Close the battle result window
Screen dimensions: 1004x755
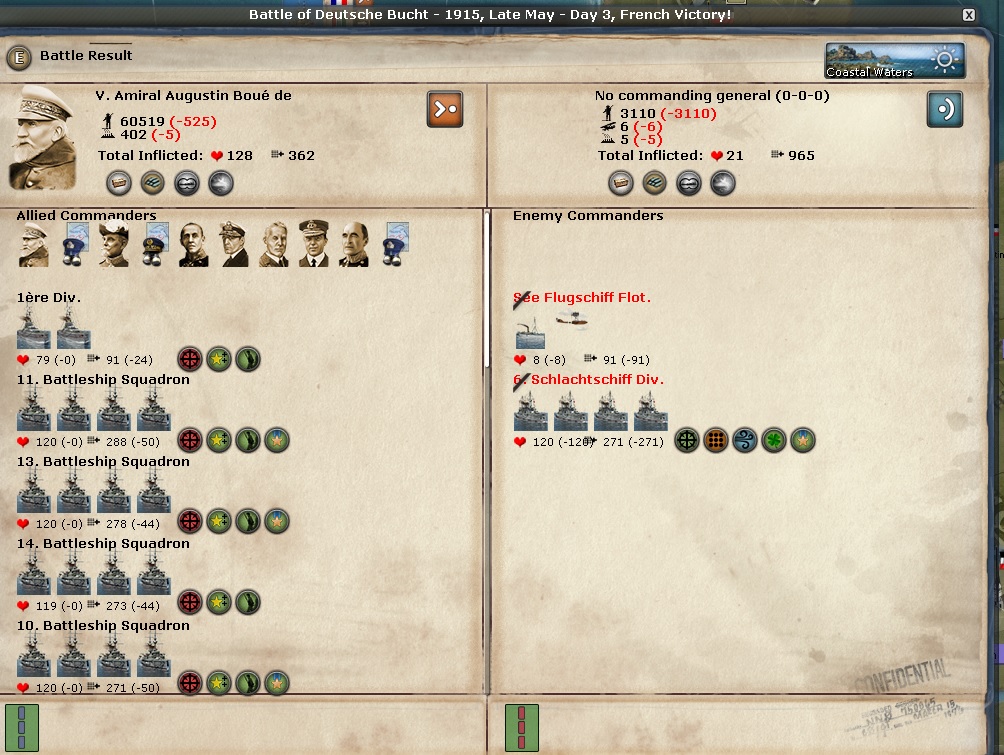pos(968,15)
